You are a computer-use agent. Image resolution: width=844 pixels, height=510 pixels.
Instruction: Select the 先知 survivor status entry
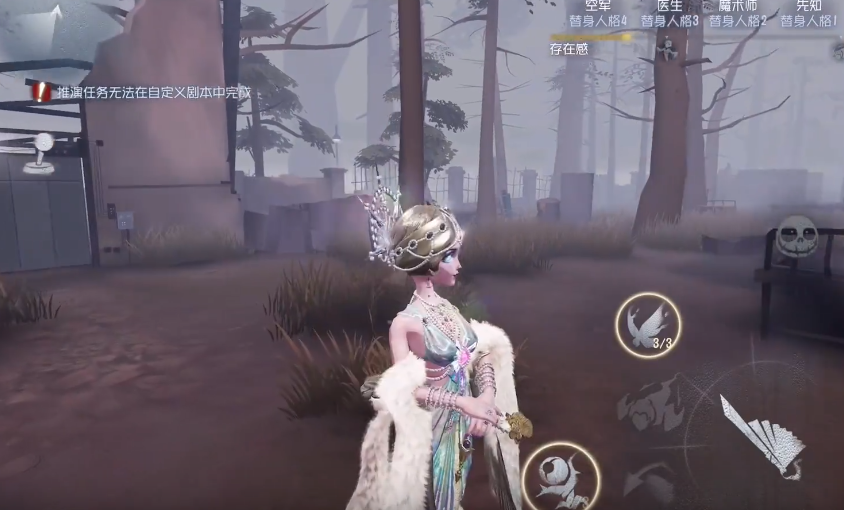coord(808,13)
